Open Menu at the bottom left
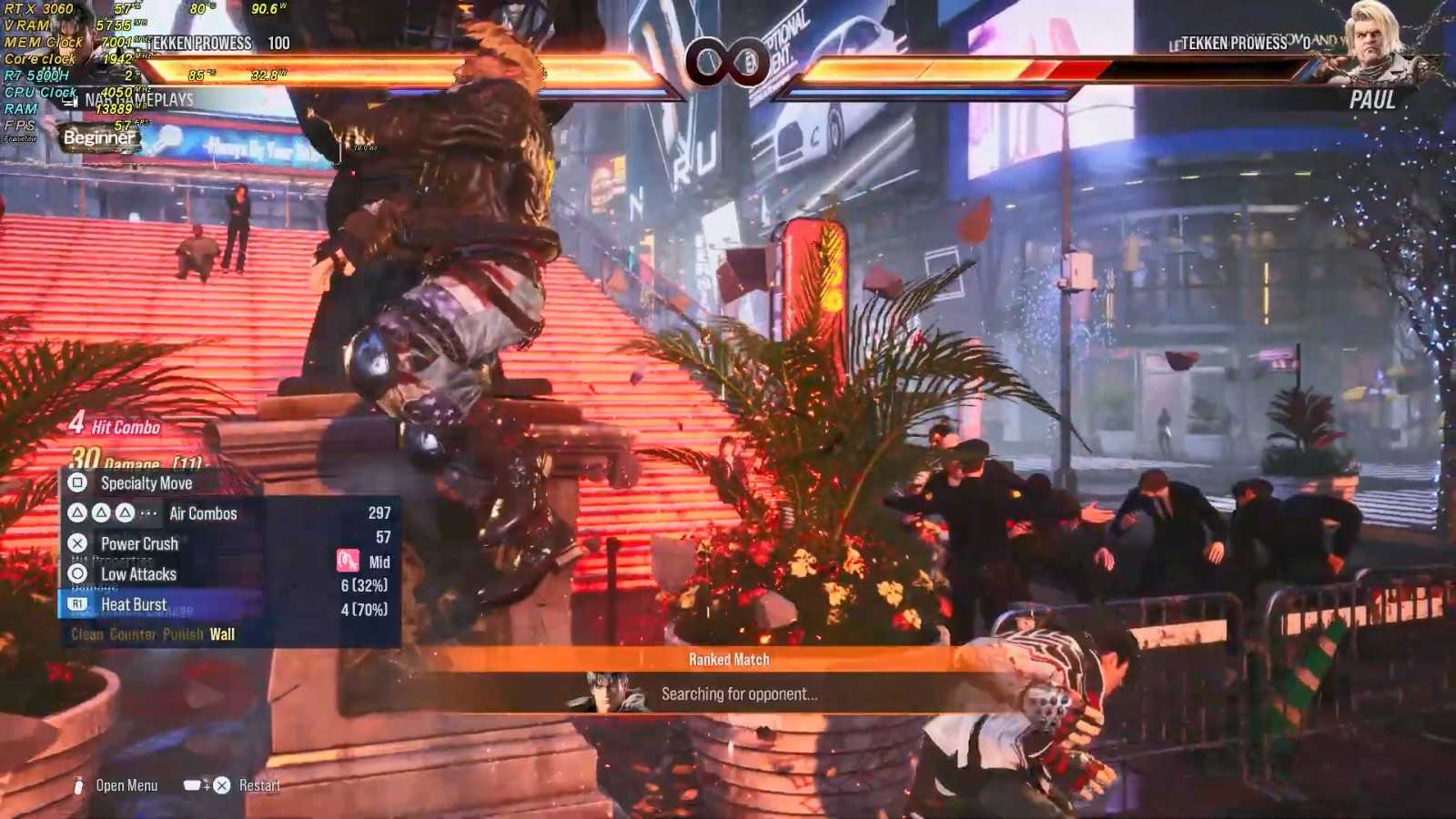Screen dimensions: 1456x819 pos(126,785)
